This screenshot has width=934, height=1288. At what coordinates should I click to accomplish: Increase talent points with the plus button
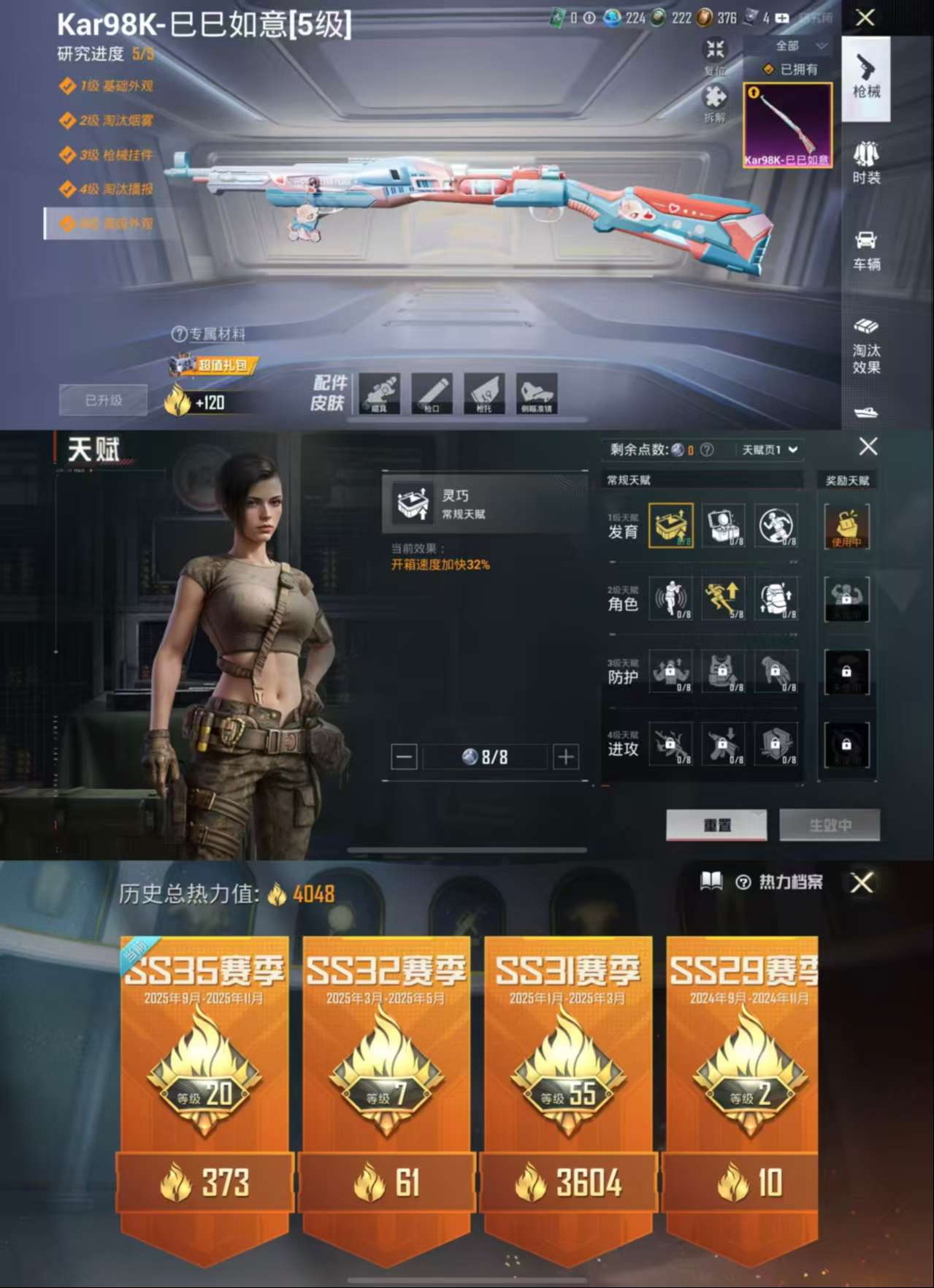[x=566, y=757]
